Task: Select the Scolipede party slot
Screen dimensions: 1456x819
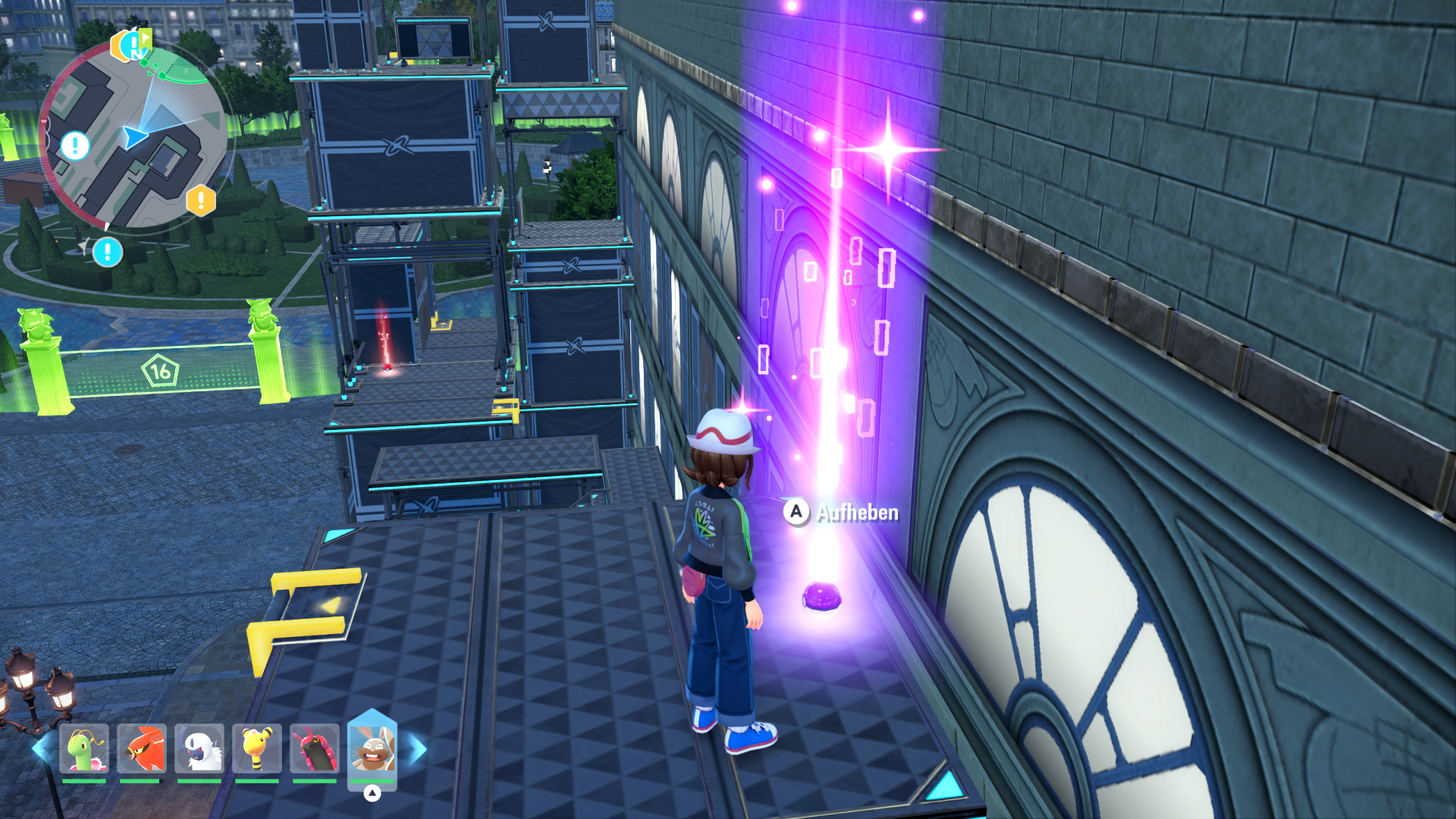Action: click(x=315, y=748)
